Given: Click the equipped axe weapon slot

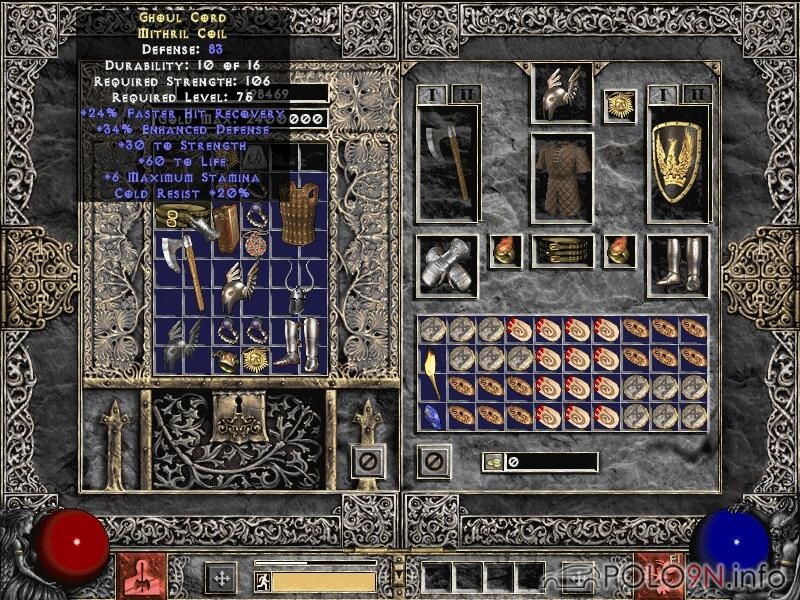Looking at the screenshot, I should (x=447, y=163).
